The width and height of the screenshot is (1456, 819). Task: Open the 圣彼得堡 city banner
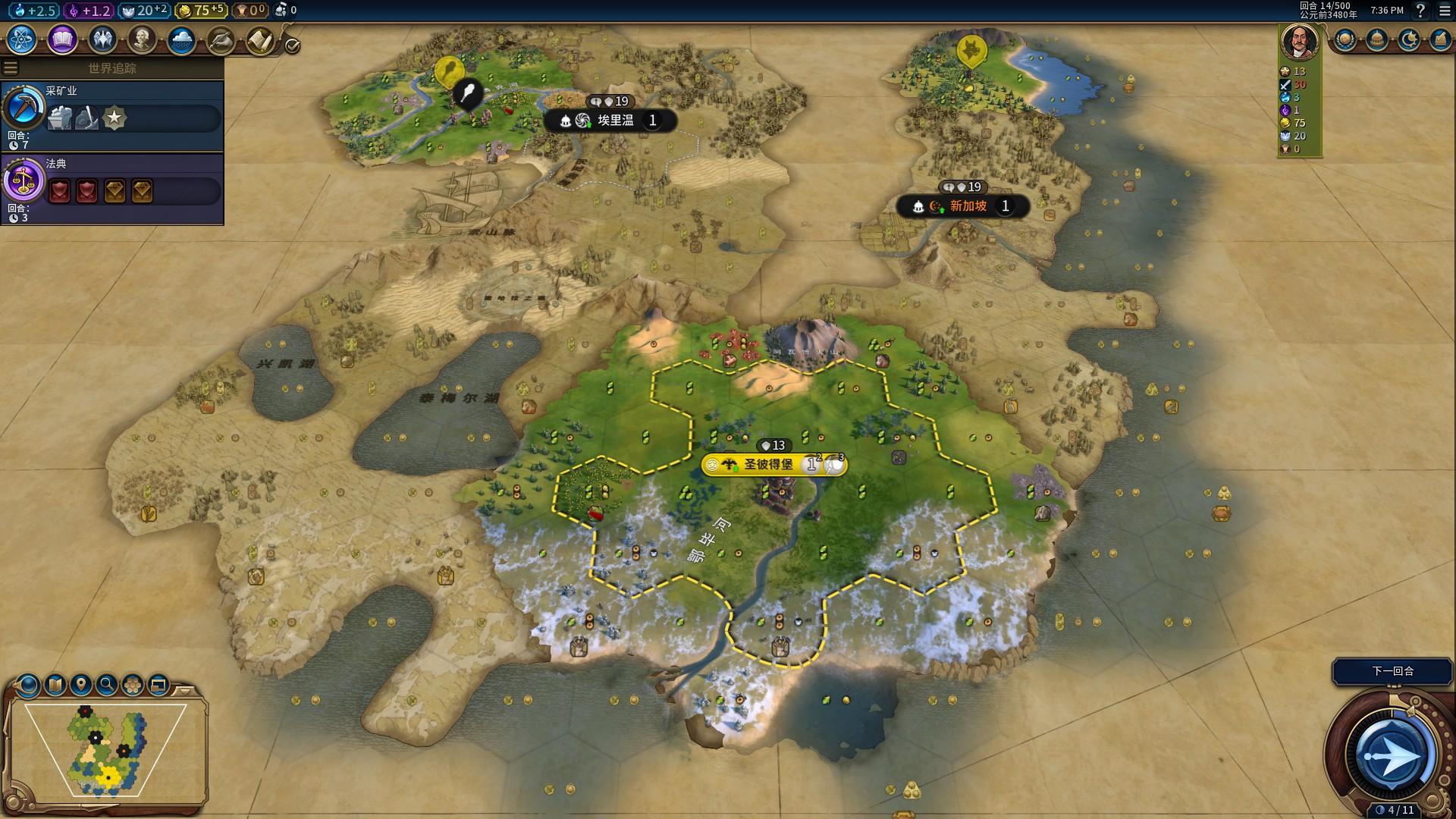[x=768, y=464]
